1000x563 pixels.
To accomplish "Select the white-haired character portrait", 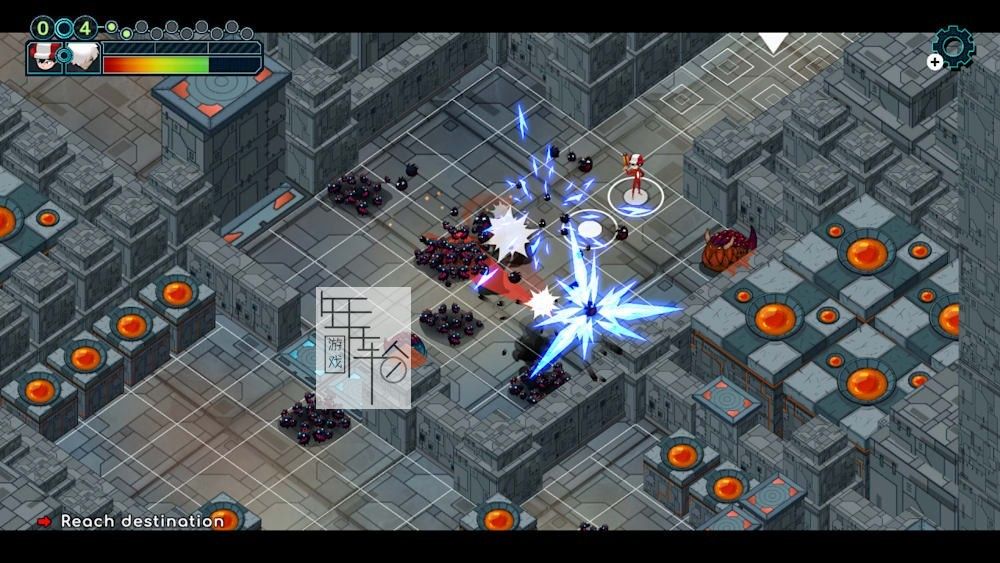I will (x=83, y=59).
